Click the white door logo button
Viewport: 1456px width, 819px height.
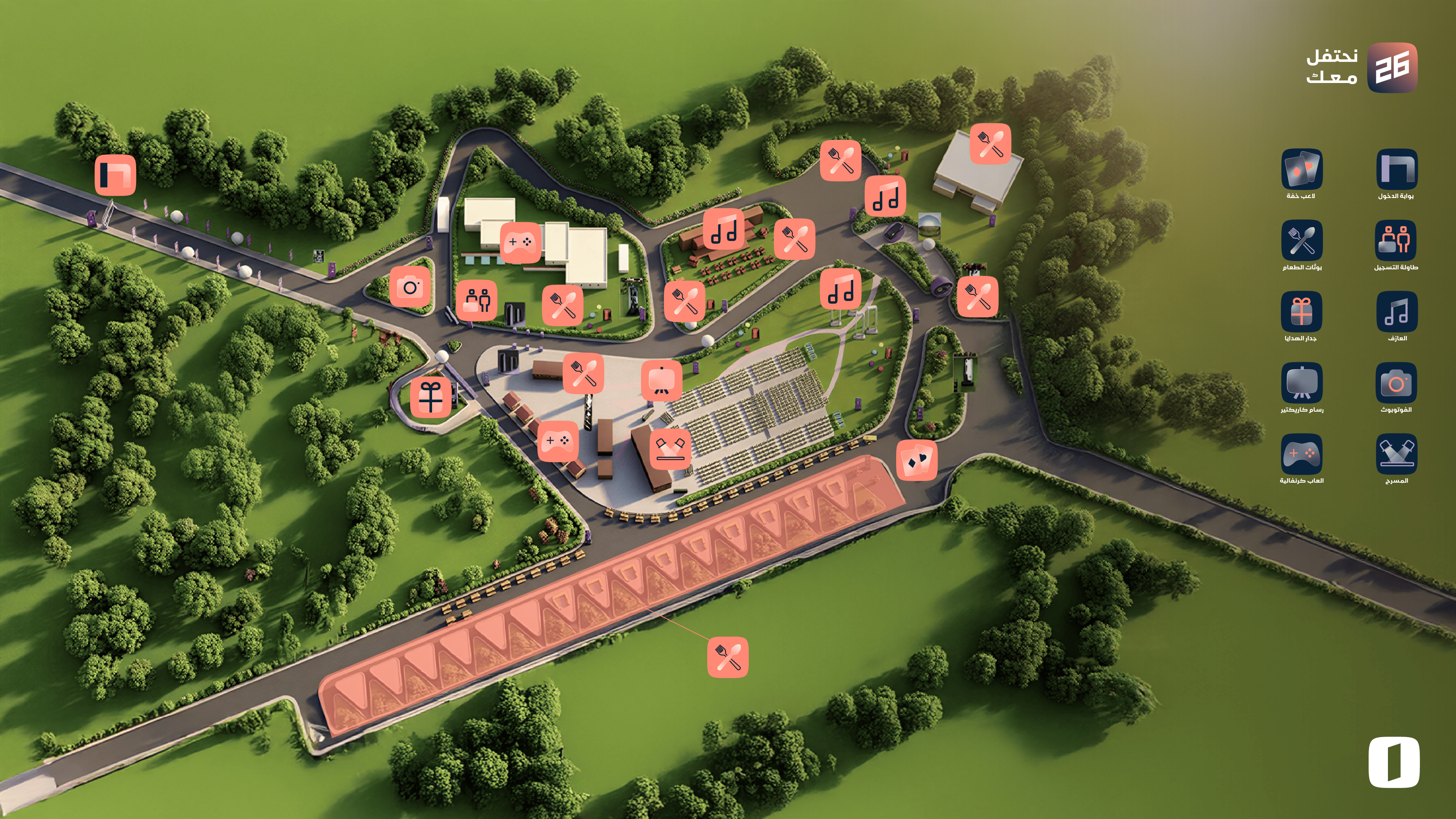click(x=1394, y=762)
